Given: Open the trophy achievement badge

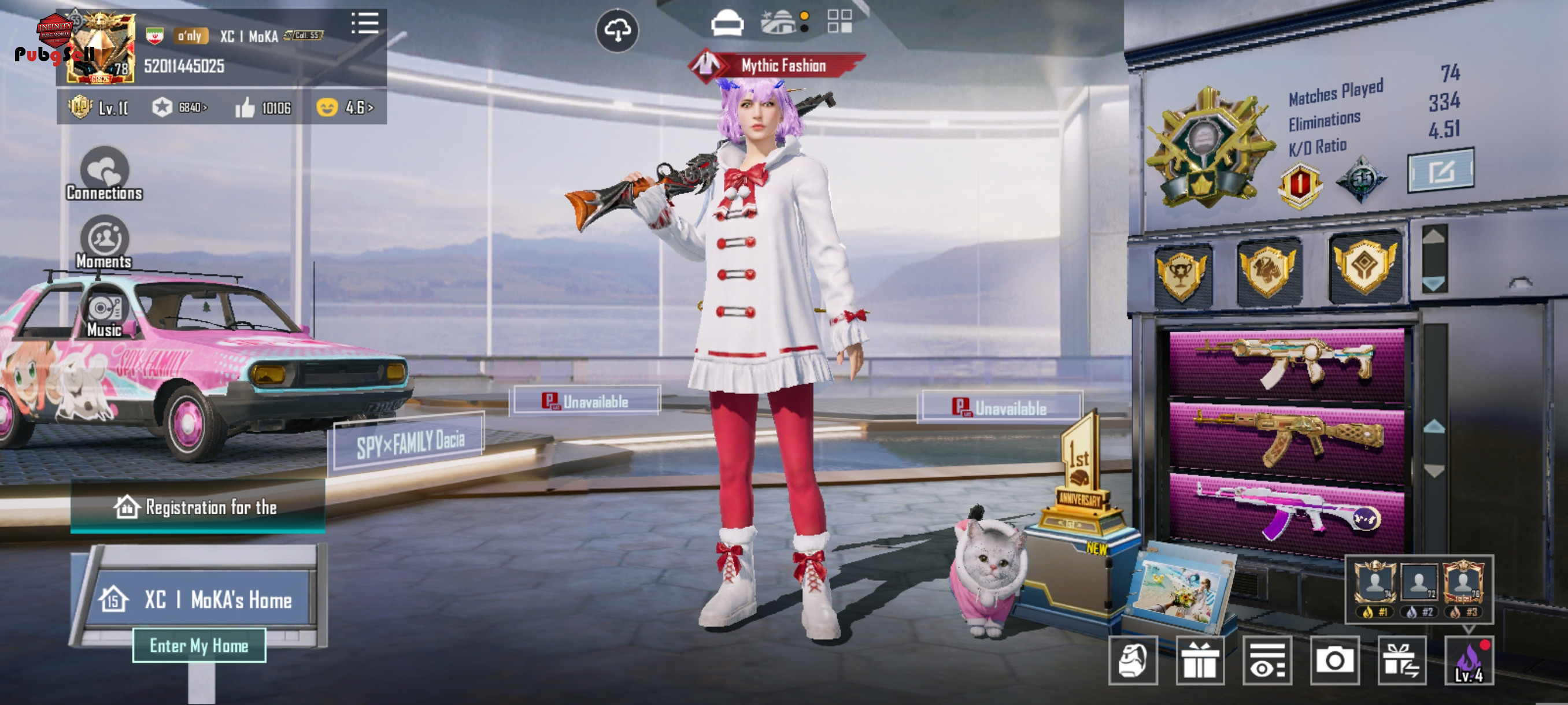Looking at the screenshot, I should click(1181, 275).
